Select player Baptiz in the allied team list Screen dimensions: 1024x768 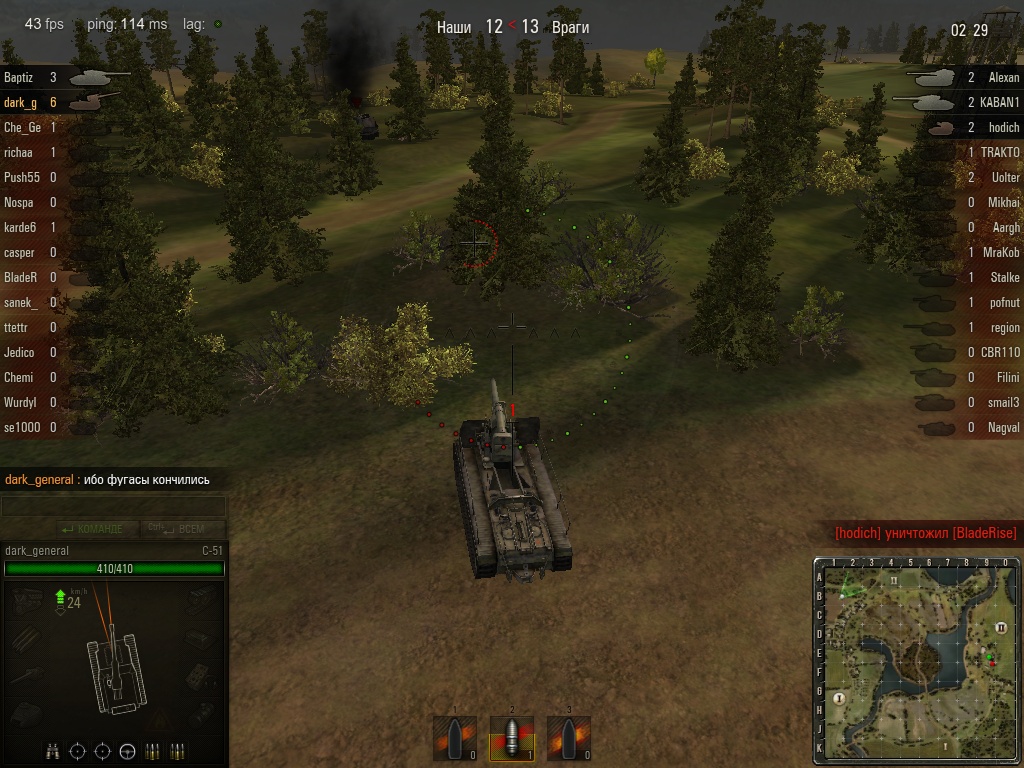click(x=20, y=77)
